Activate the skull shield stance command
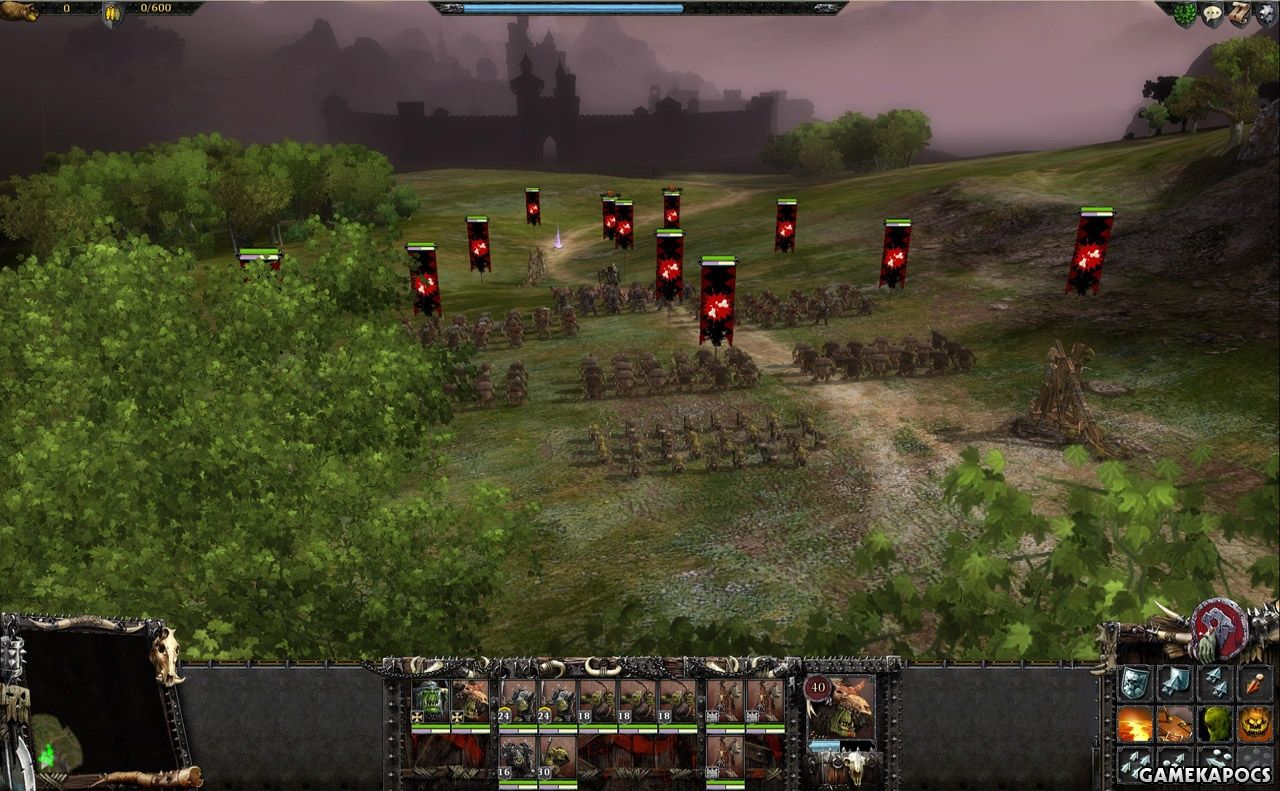1280x791 pixels. point(1134,683)
